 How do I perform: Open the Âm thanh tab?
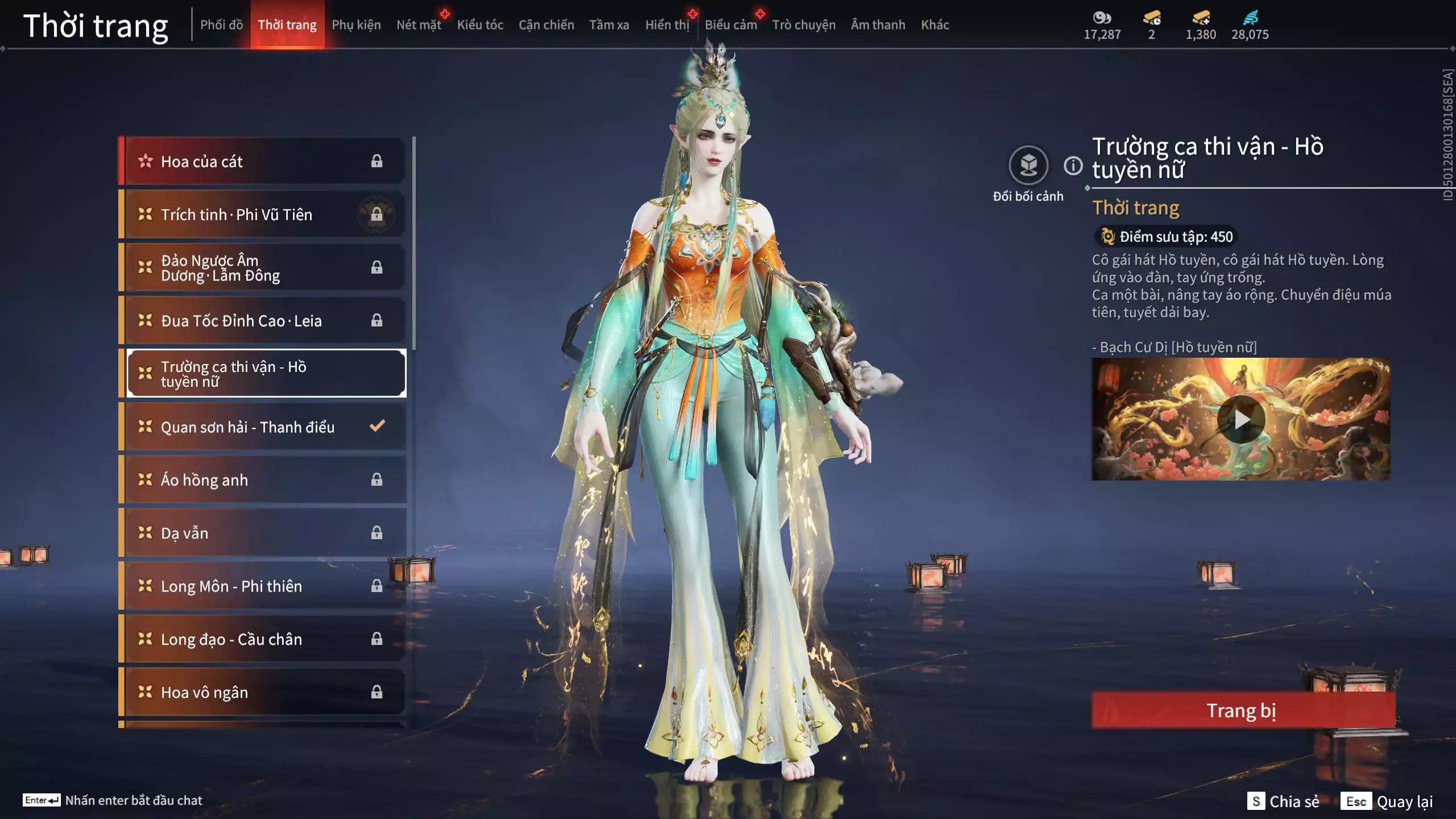(x=878, y=24)
